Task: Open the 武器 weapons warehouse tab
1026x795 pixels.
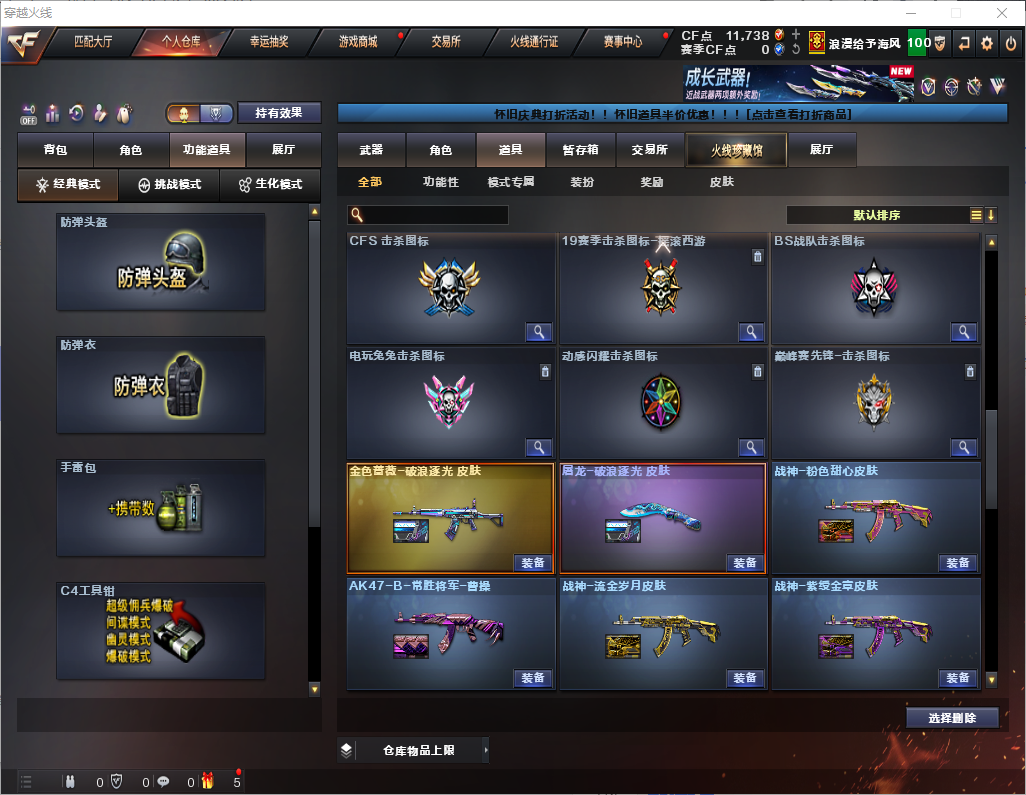Action: click(x=371, y=150)
